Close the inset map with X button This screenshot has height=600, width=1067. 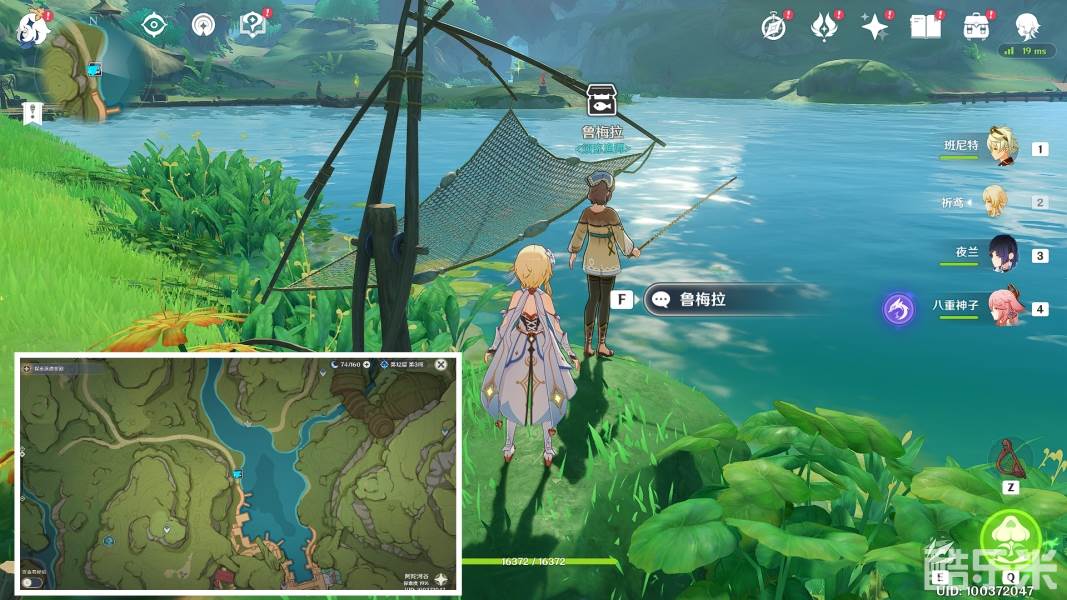point(441,365)
